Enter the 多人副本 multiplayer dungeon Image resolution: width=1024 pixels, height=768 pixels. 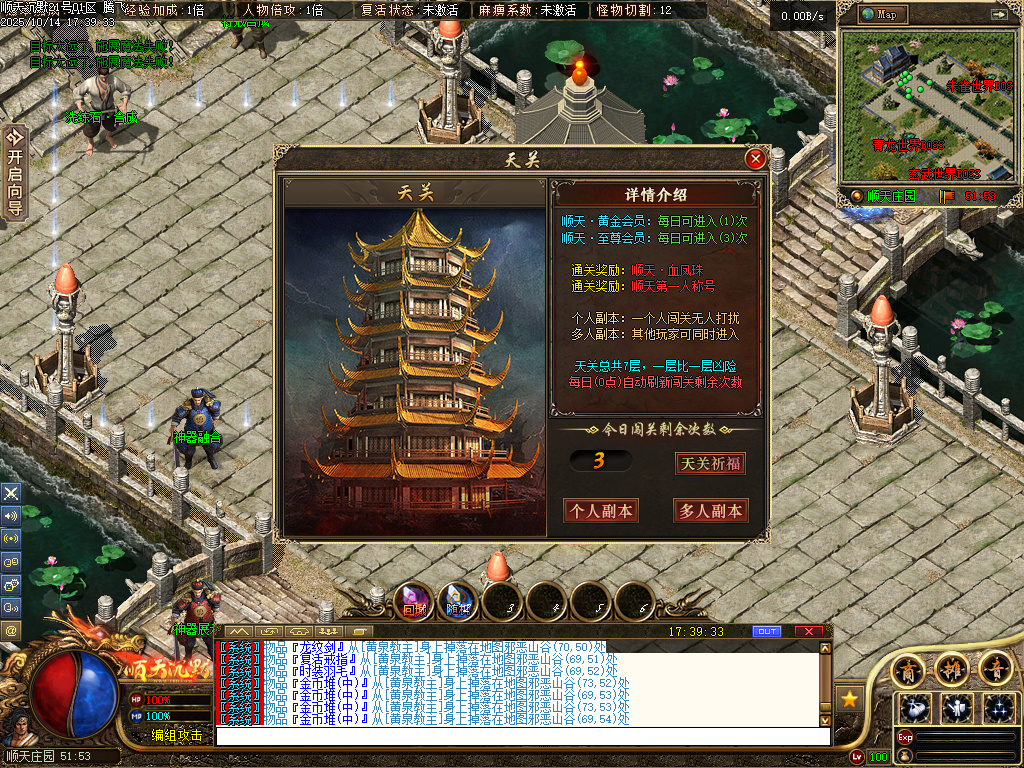tap(710, 510)
